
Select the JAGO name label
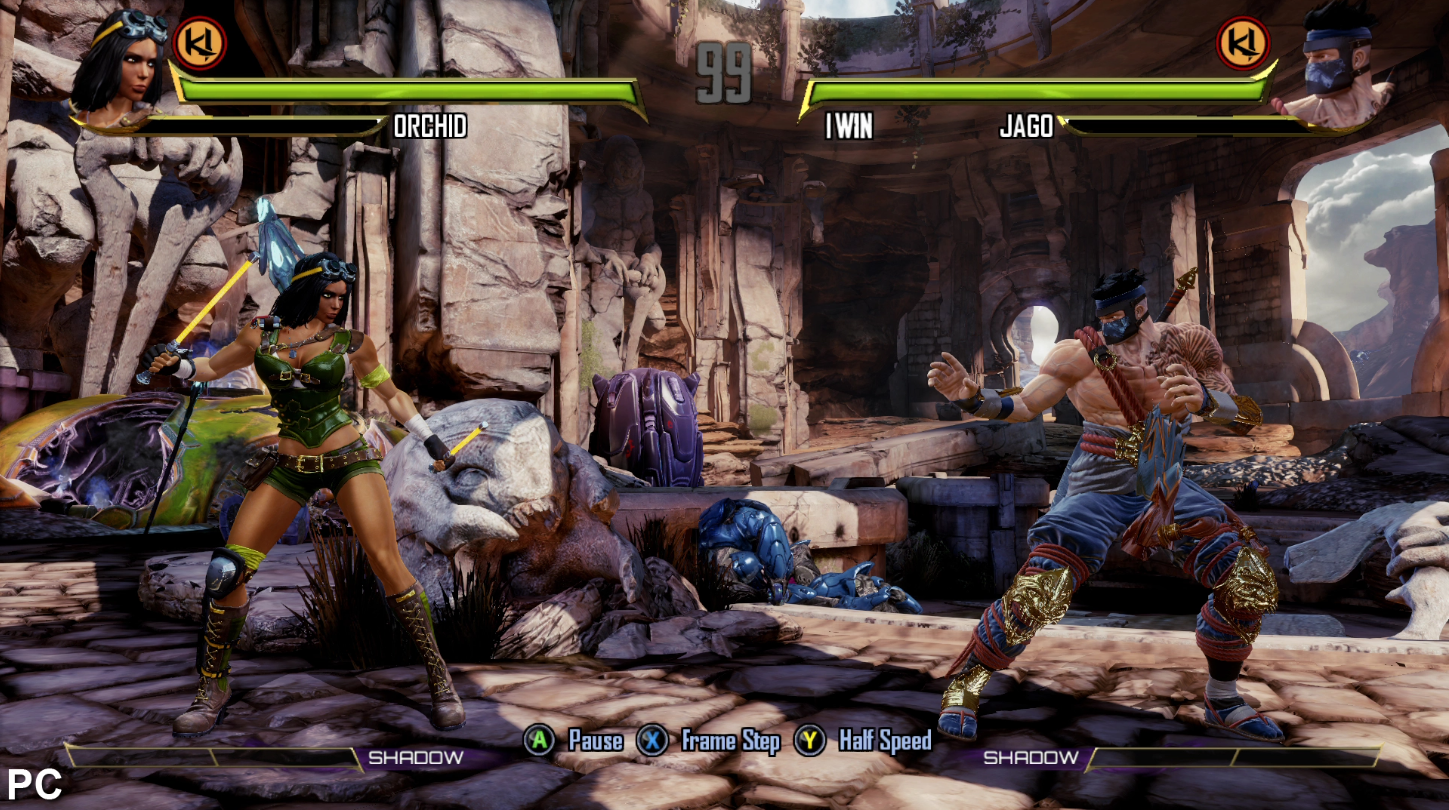[1028, 125]
